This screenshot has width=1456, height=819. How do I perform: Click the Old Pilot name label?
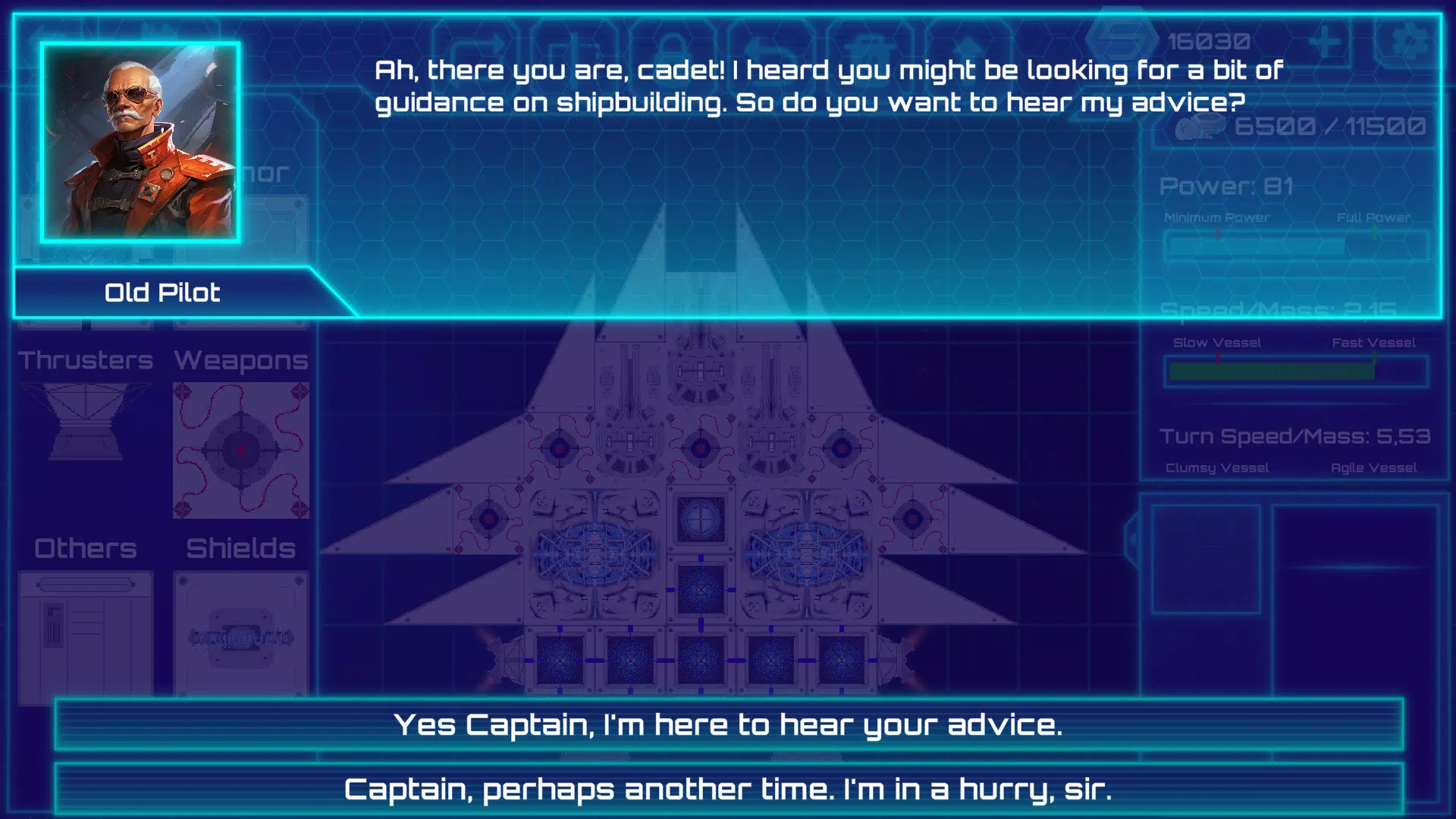[162, 292]
